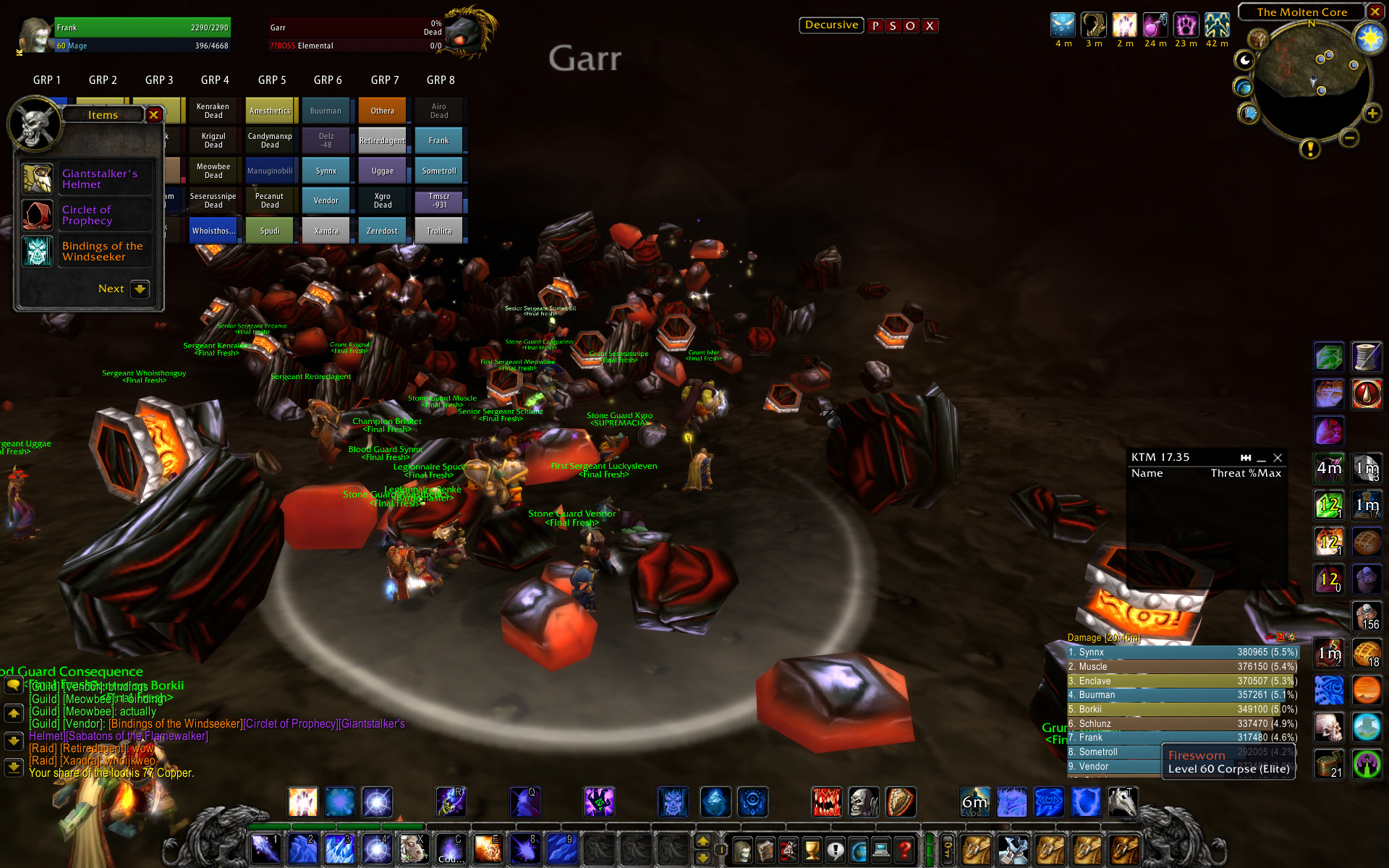This screenshot has width=1389, height=868.
Task: Go to the Next loot page
Action: click(x=139, y=289)
